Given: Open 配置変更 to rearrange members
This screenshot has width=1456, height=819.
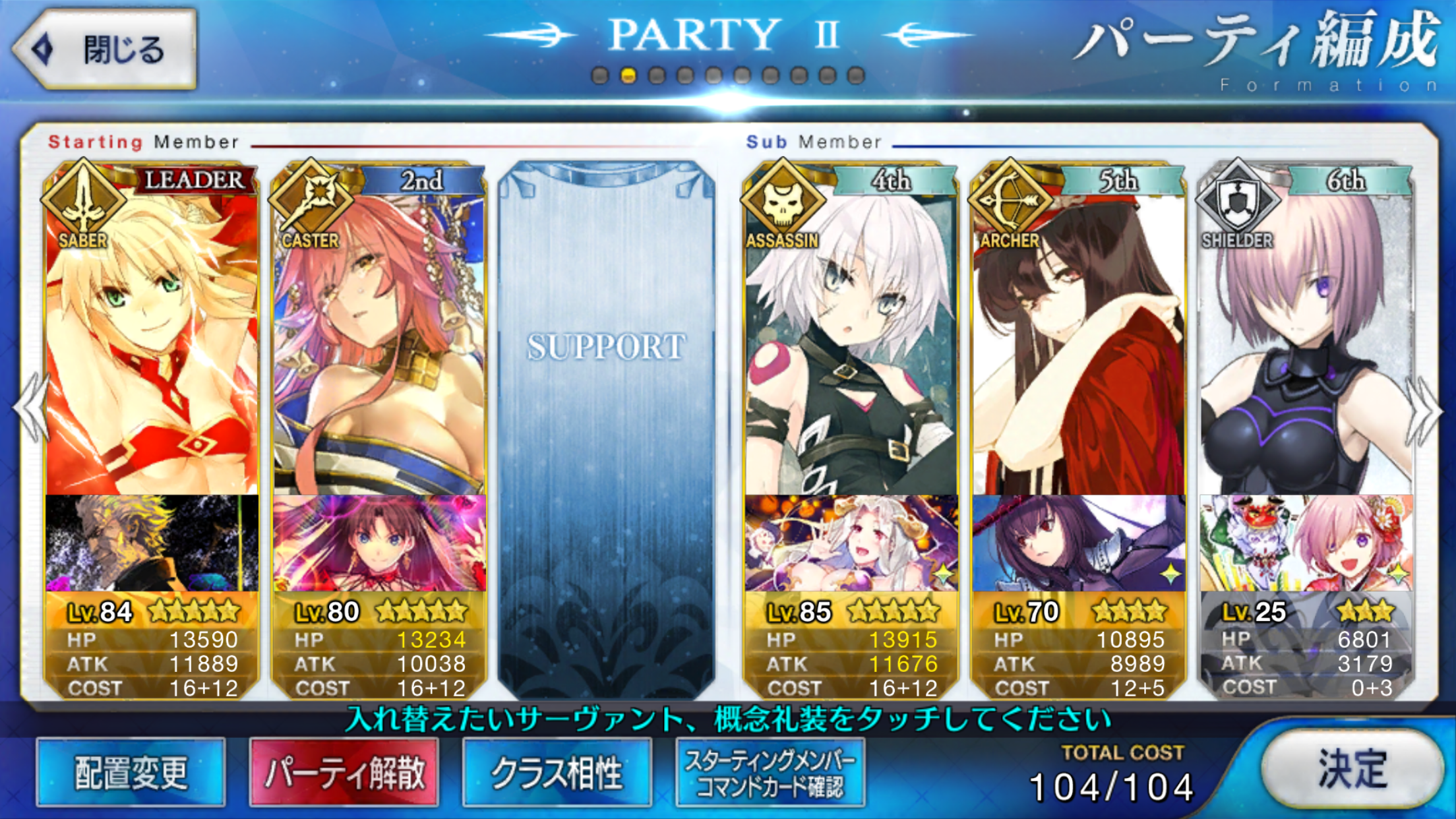Looking at the screenshot, I should [131, 772].
